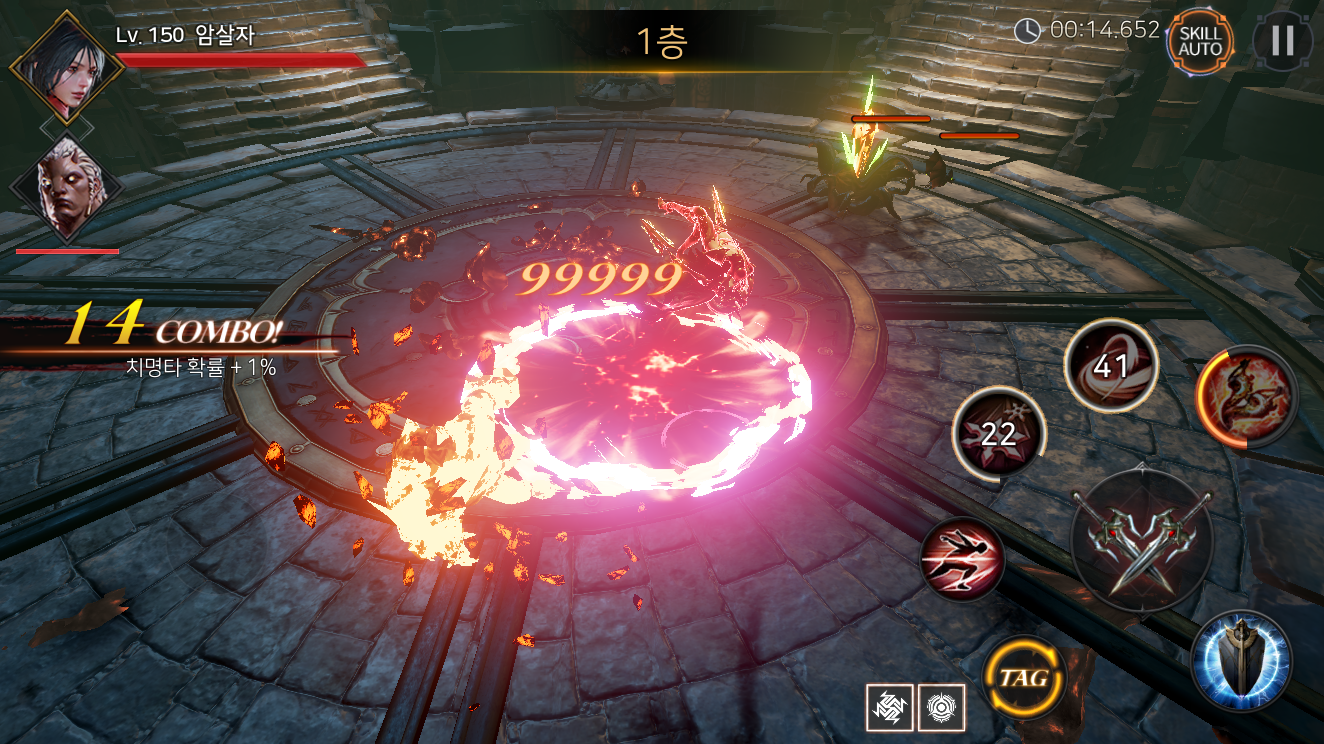1324x744 pixels.
Task: Toggle the SKILL AUTO button
Action: coord(1199,41)
